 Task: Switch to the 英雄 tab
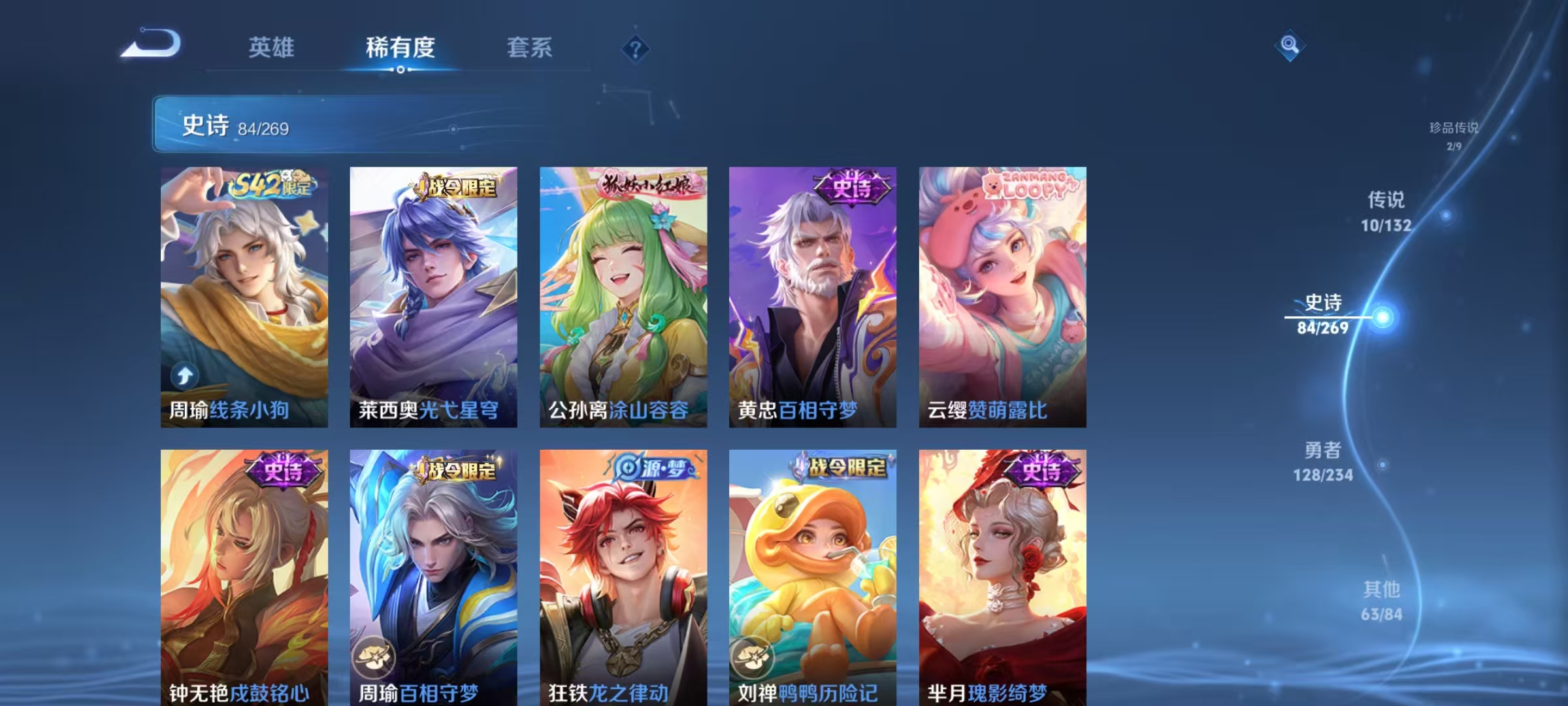point(272,47)
